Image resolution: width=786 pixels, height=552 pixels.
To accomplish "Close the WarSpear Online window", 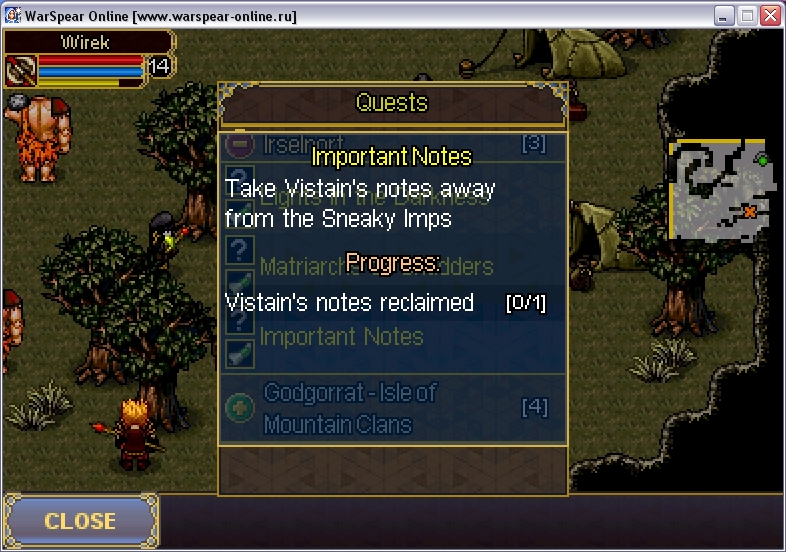I will click(x=770, y=16).
